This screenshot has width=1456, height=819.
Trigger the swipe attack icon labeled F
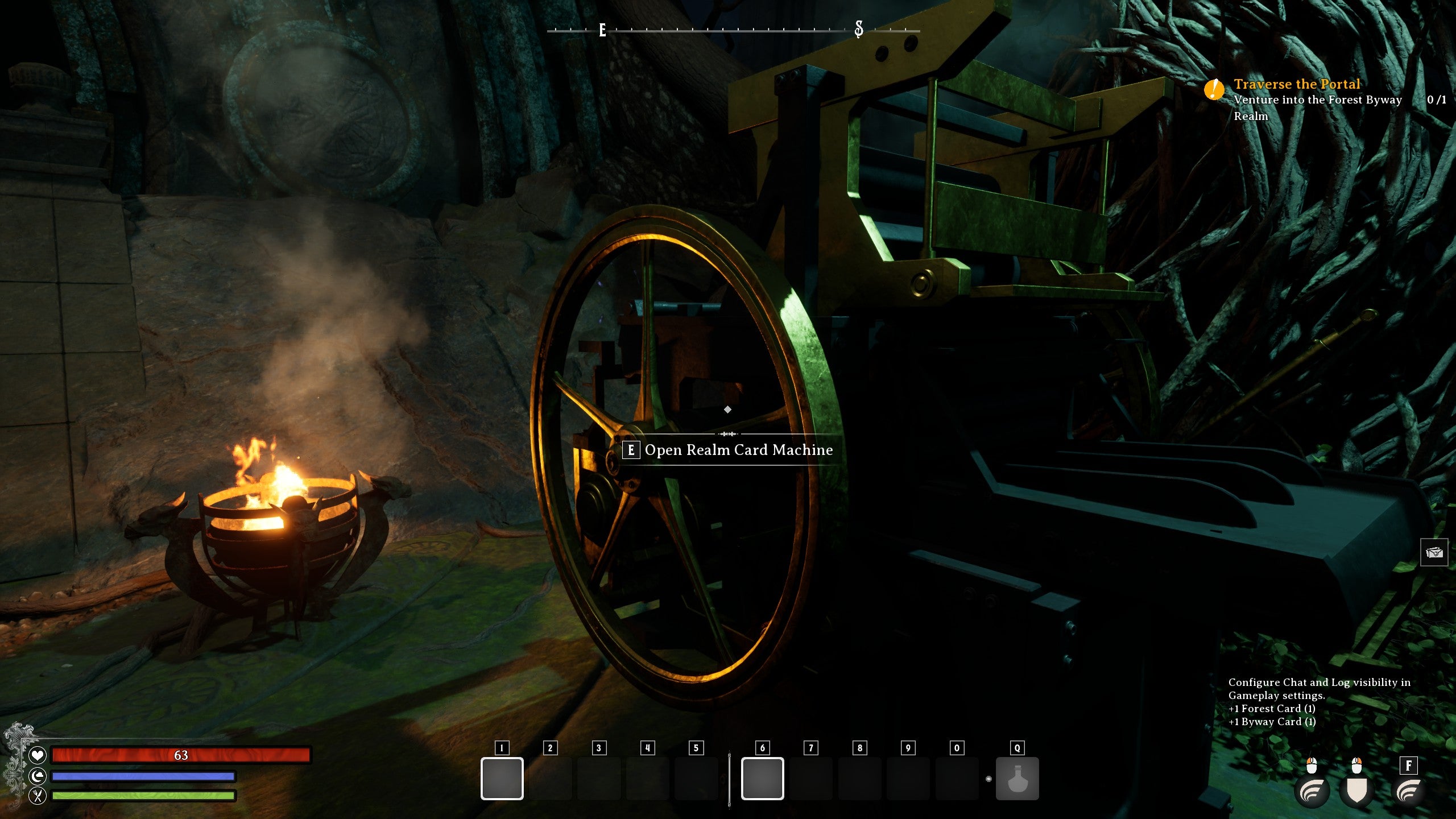[1408, 791]
